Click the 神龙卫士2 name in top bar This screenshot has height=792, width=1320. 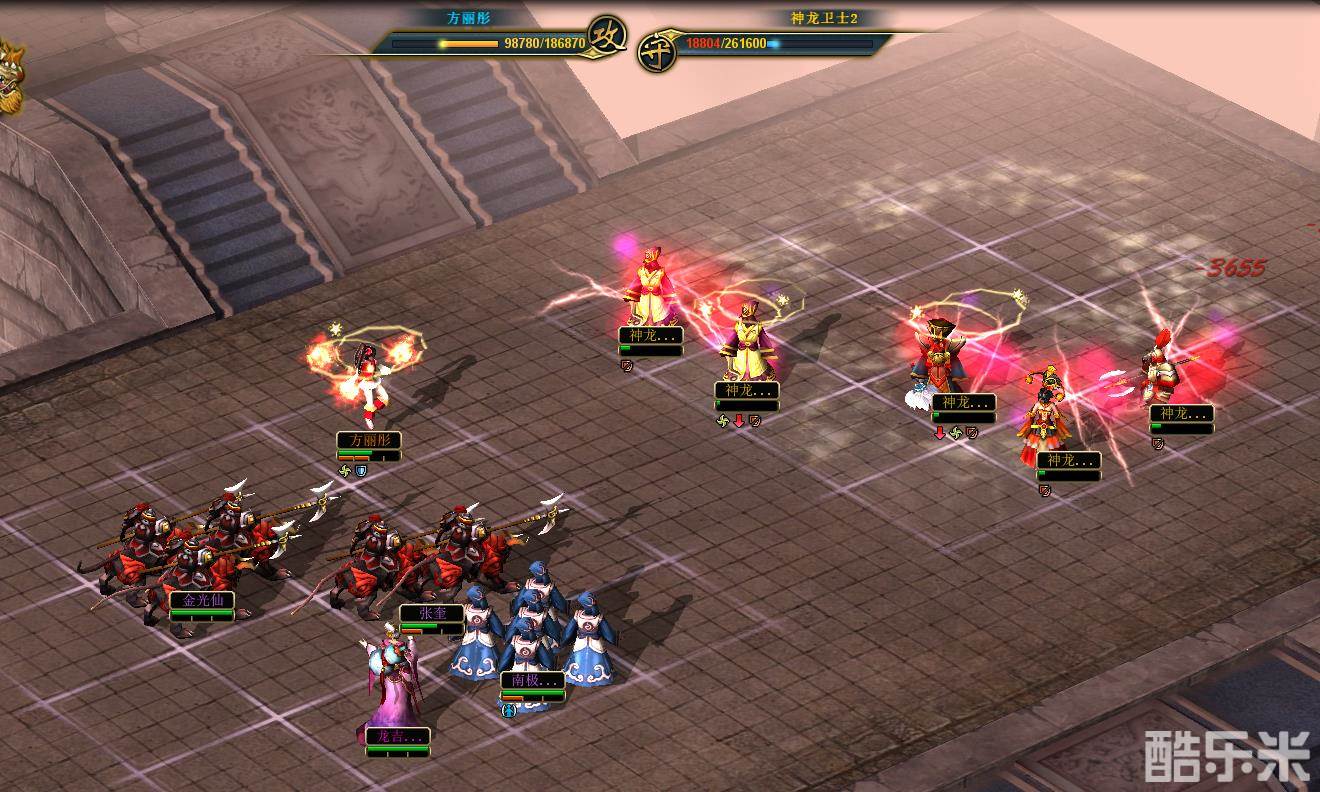pos(824,18)
